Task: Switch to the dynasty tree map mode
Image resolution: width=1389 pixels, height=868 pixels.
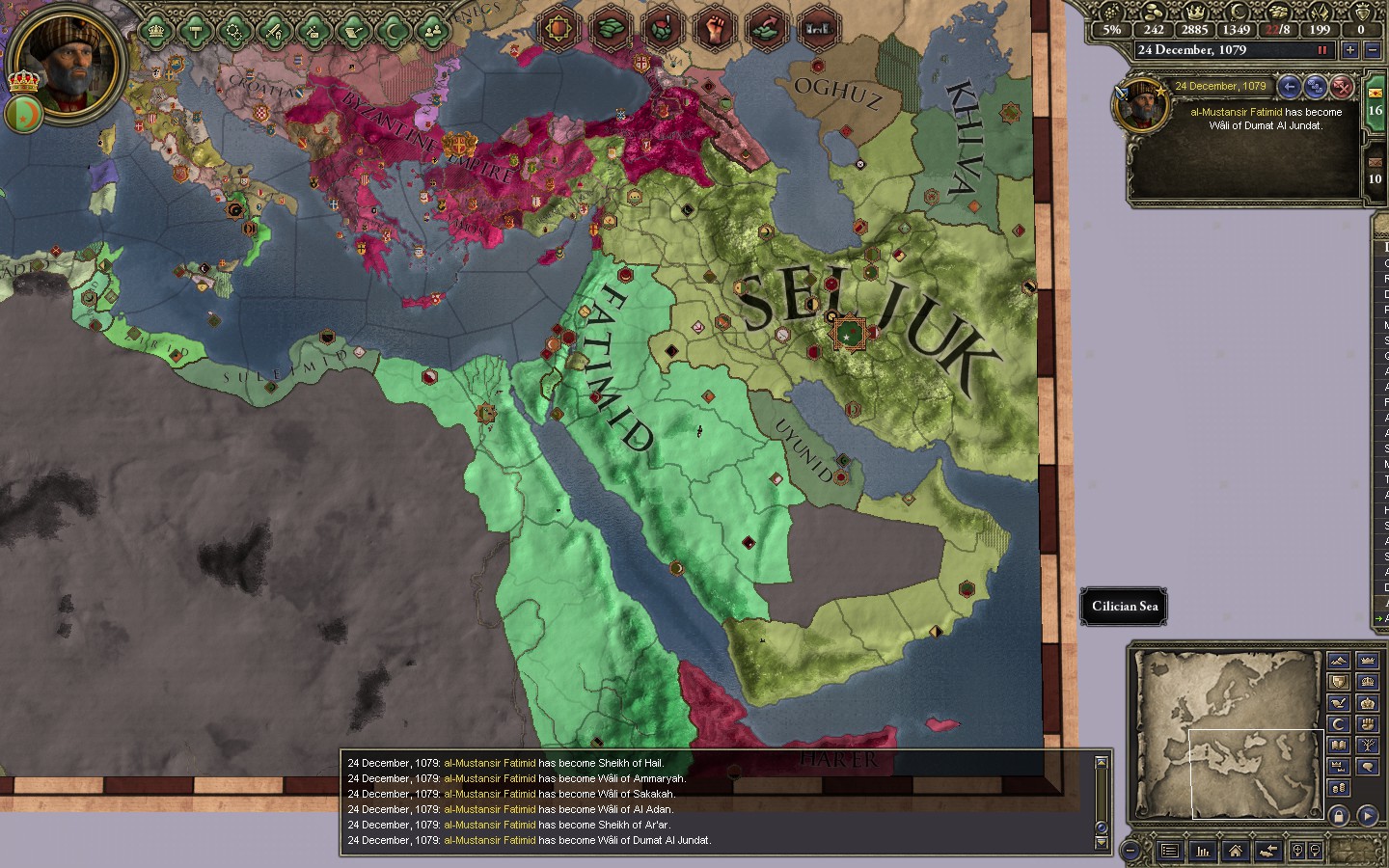Action: pyautogui.click(x=1367, y=746)
